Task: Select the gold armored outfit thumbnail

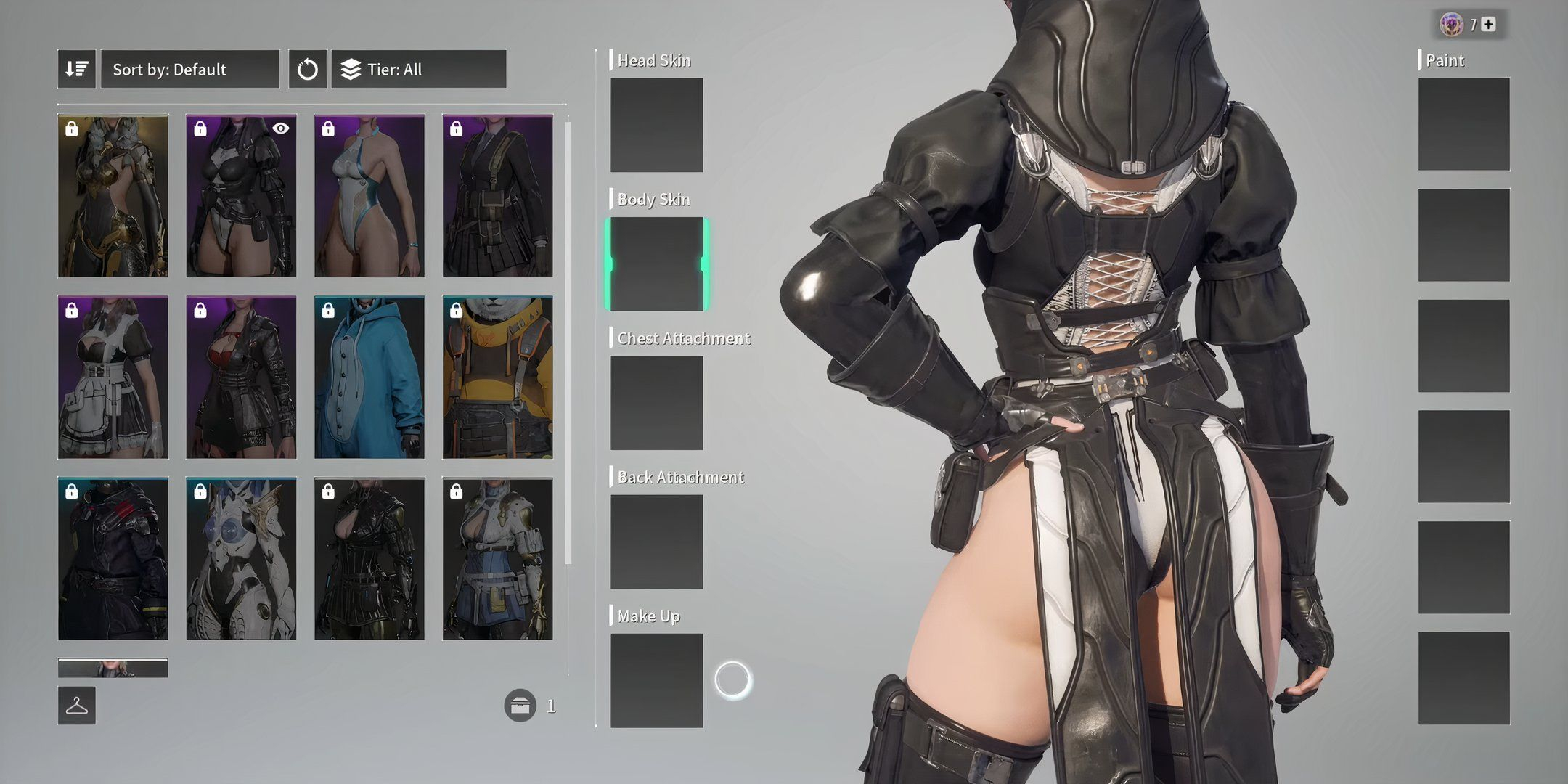Action: [113, 196]
